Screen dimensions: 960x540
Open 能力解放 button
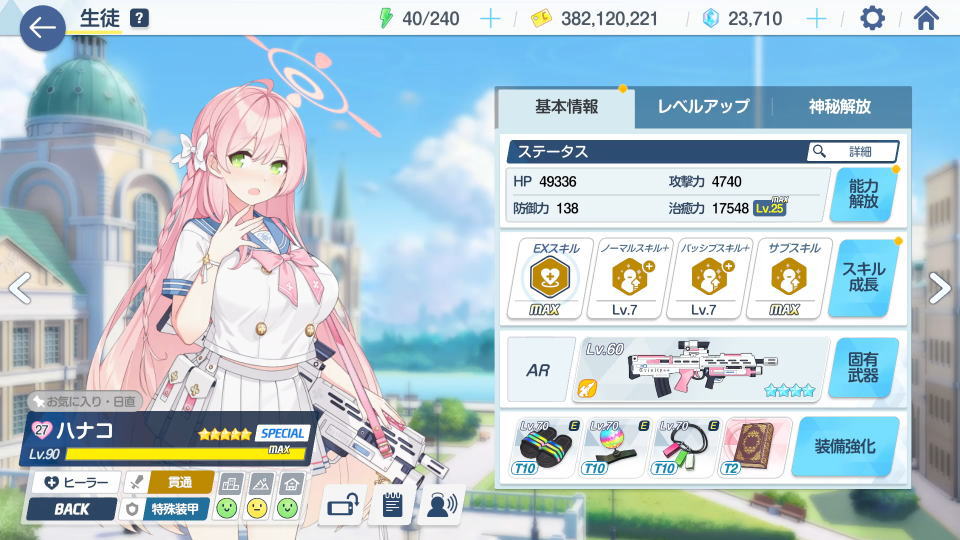click(x=863, y=194)
